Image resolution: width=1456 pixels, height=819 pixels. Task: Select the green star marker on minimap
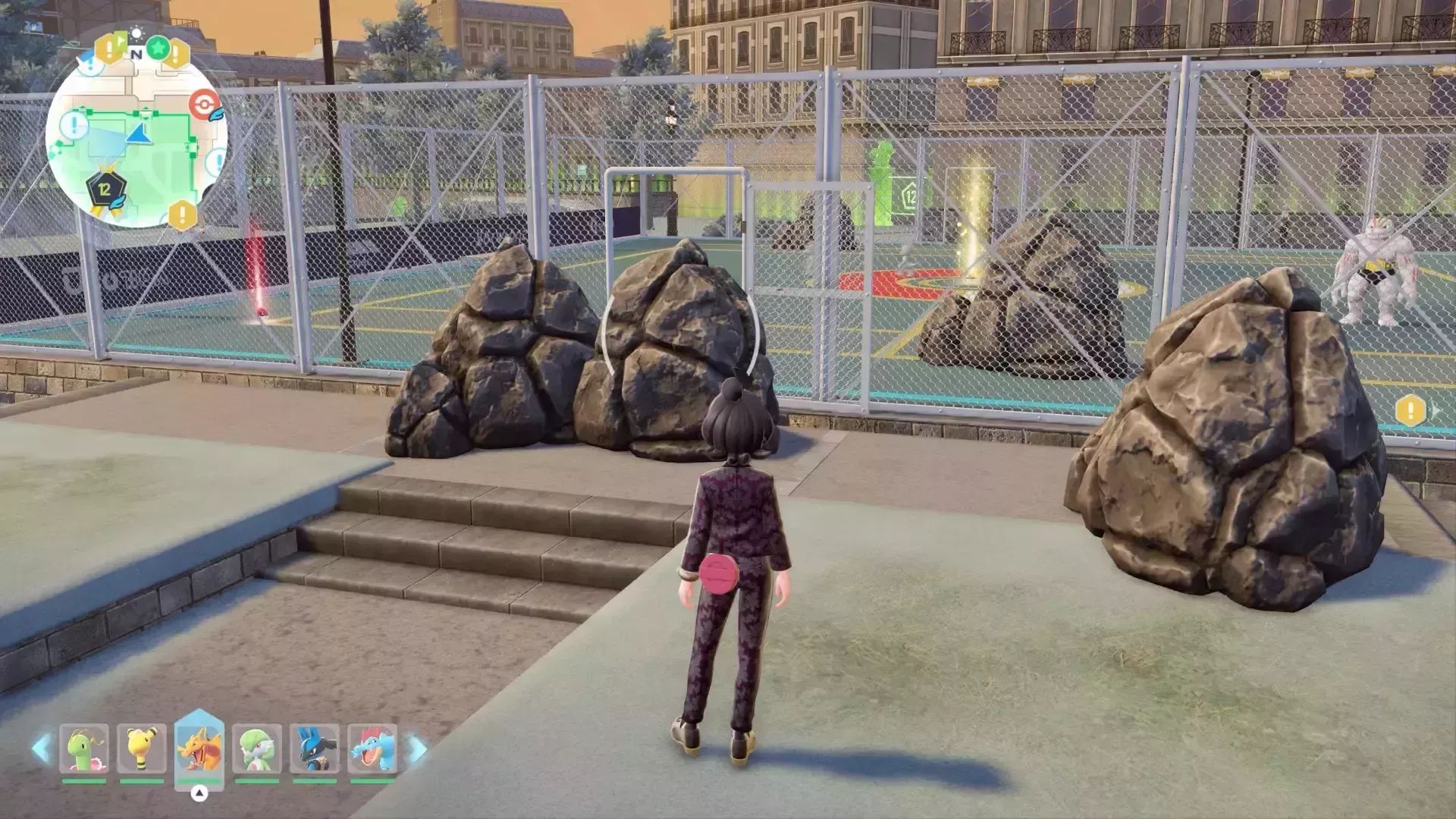(x=158, y=49)
